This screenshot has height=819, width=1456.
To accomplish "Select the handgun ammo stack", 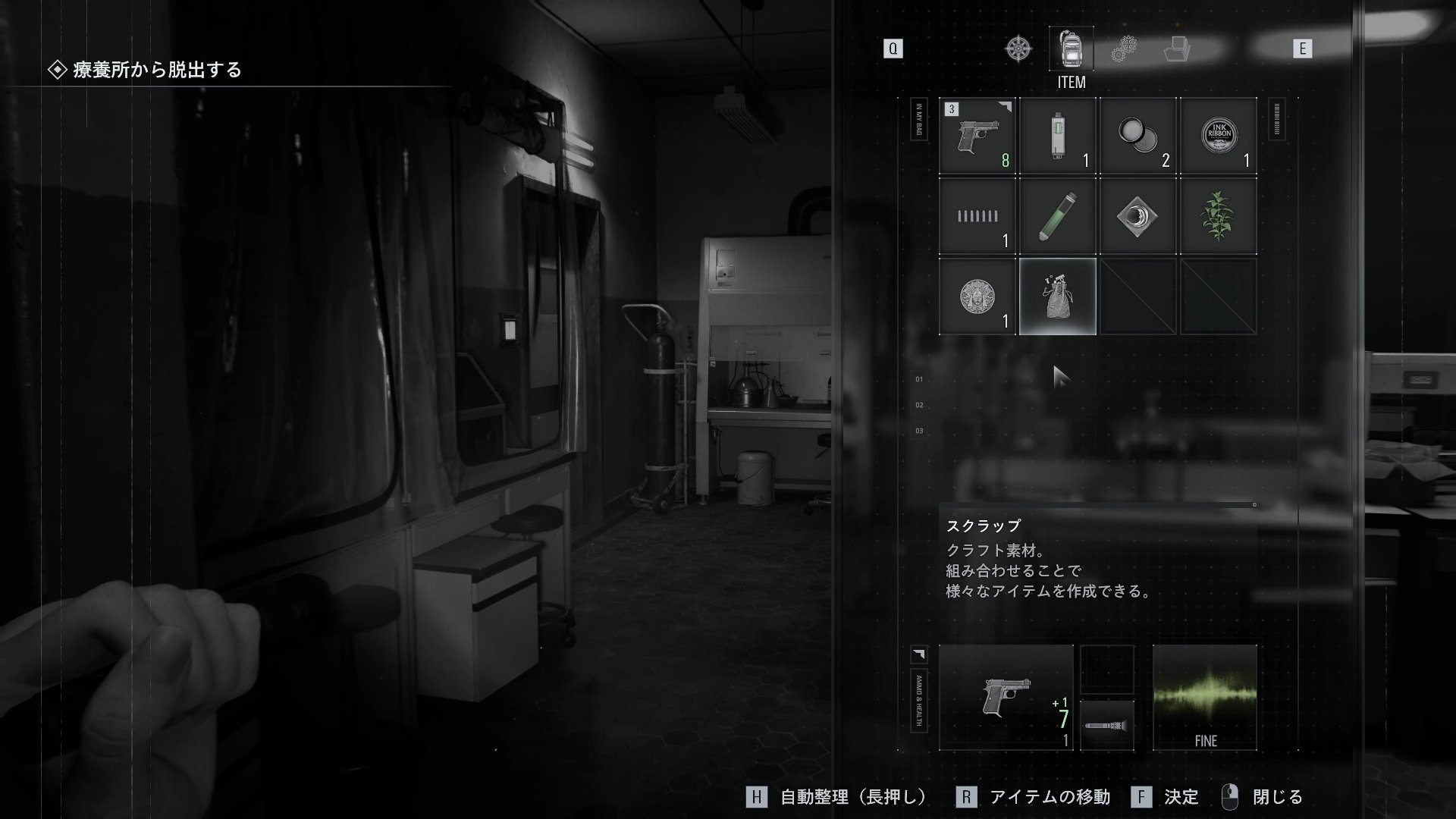I will click(x=977, y=216).
